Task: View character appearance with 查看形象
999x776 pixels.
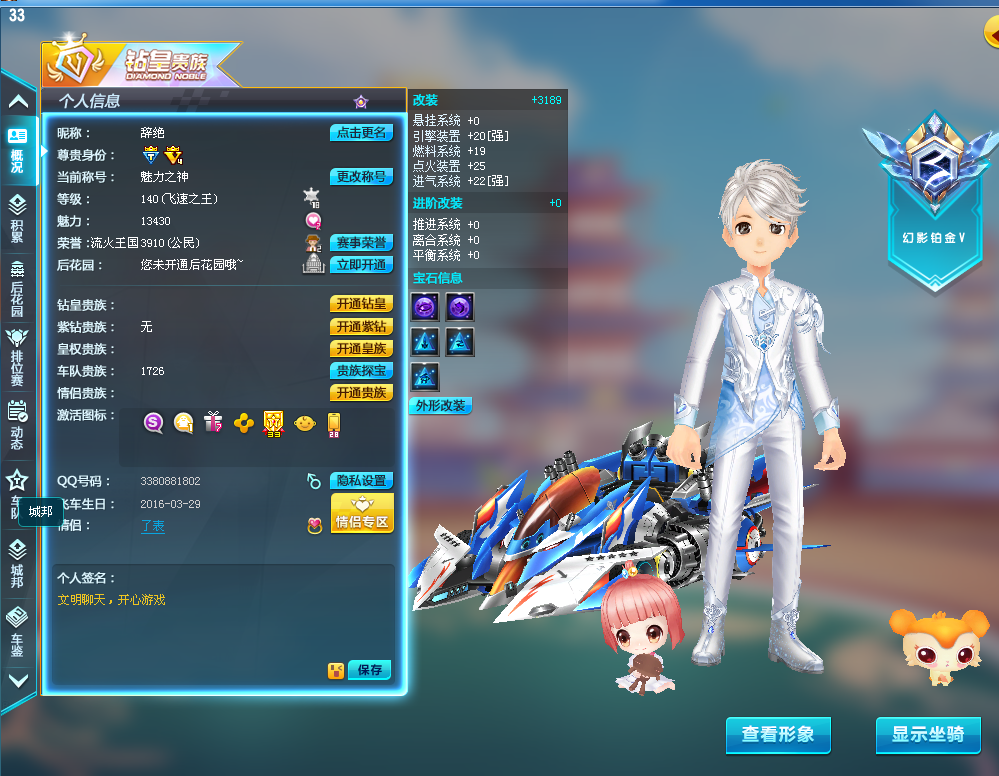Action: [778, 735]
